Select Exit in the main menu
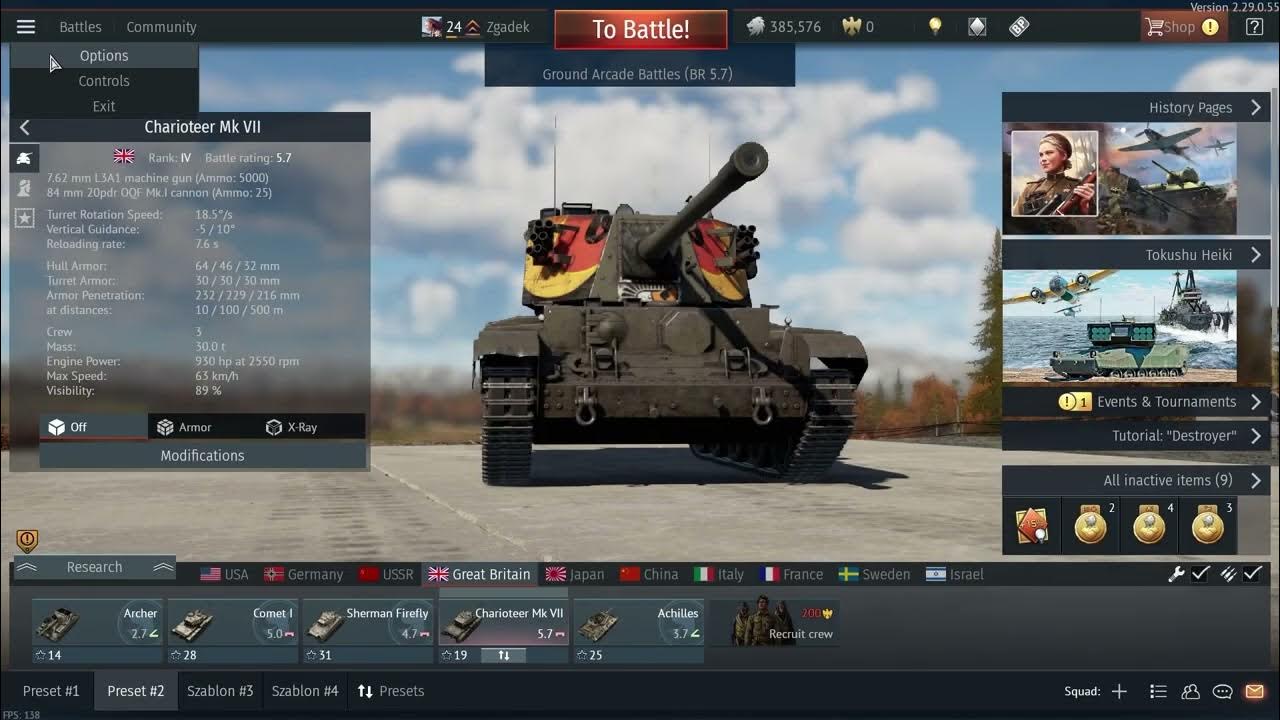This screenshot has width=1280, height=720. click(104, 106)
